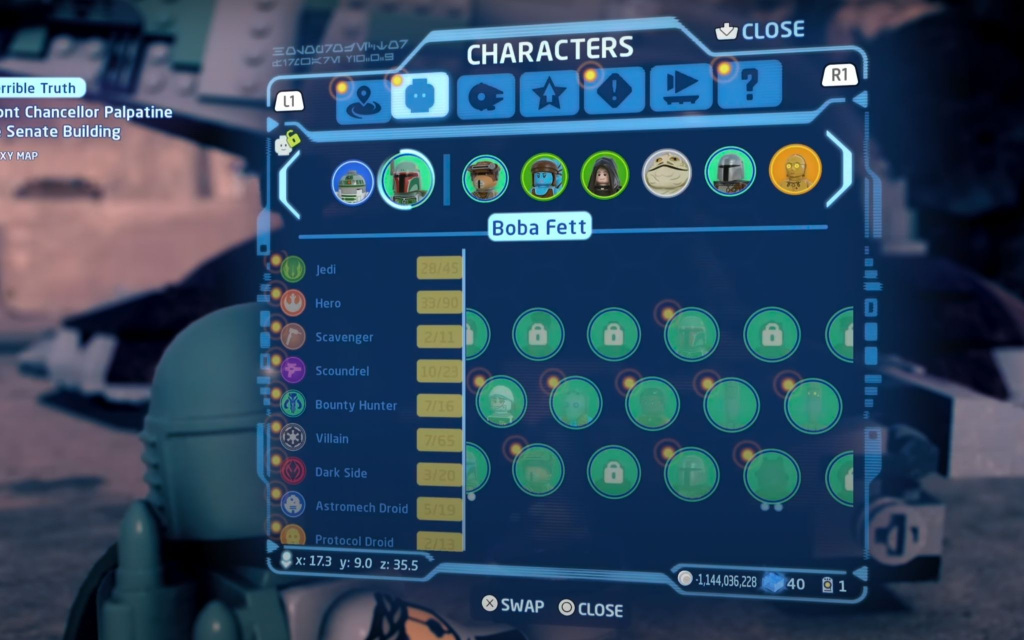Open the episodes tab with play icon
Image resolution: width=1024 pixels, height=640 pixels.
pyautogui.click(x=680, y=90)
